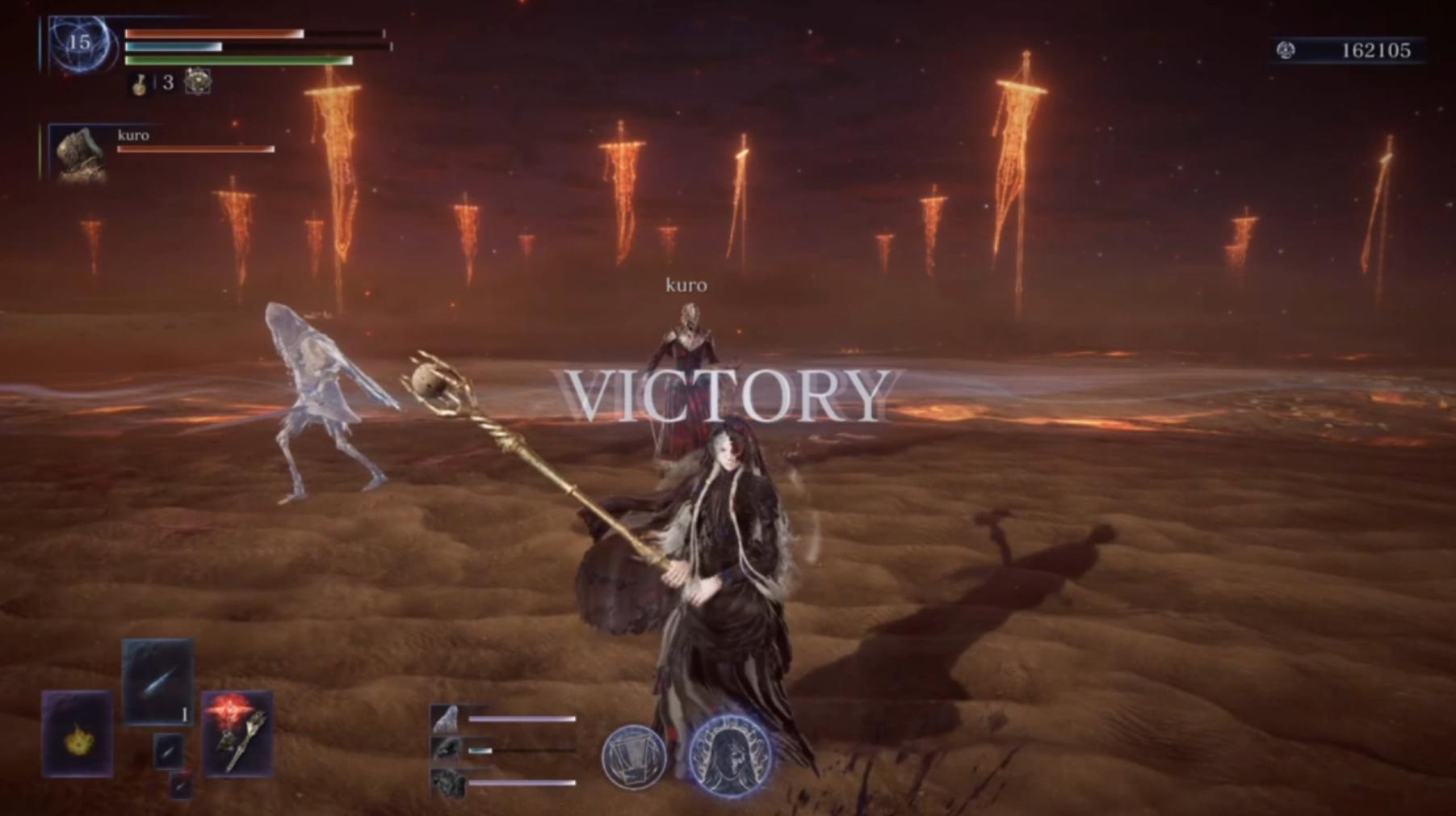Click the pale hooded spirit summon portrait
The width and height of the screenshot is (1456, 816).
(445, 718)
